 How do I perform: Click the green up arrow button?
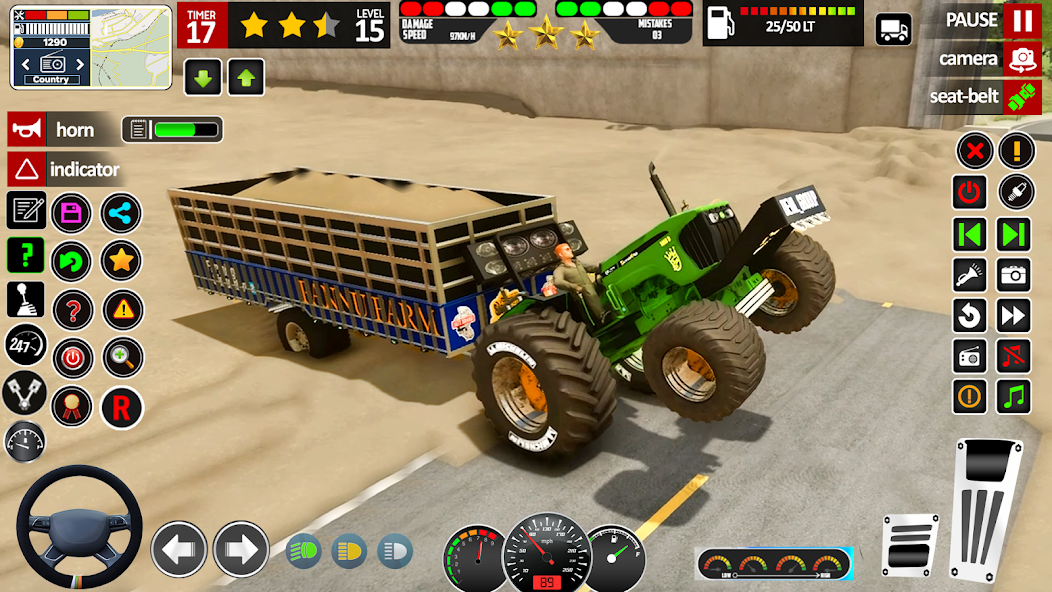tap(246, 77)
